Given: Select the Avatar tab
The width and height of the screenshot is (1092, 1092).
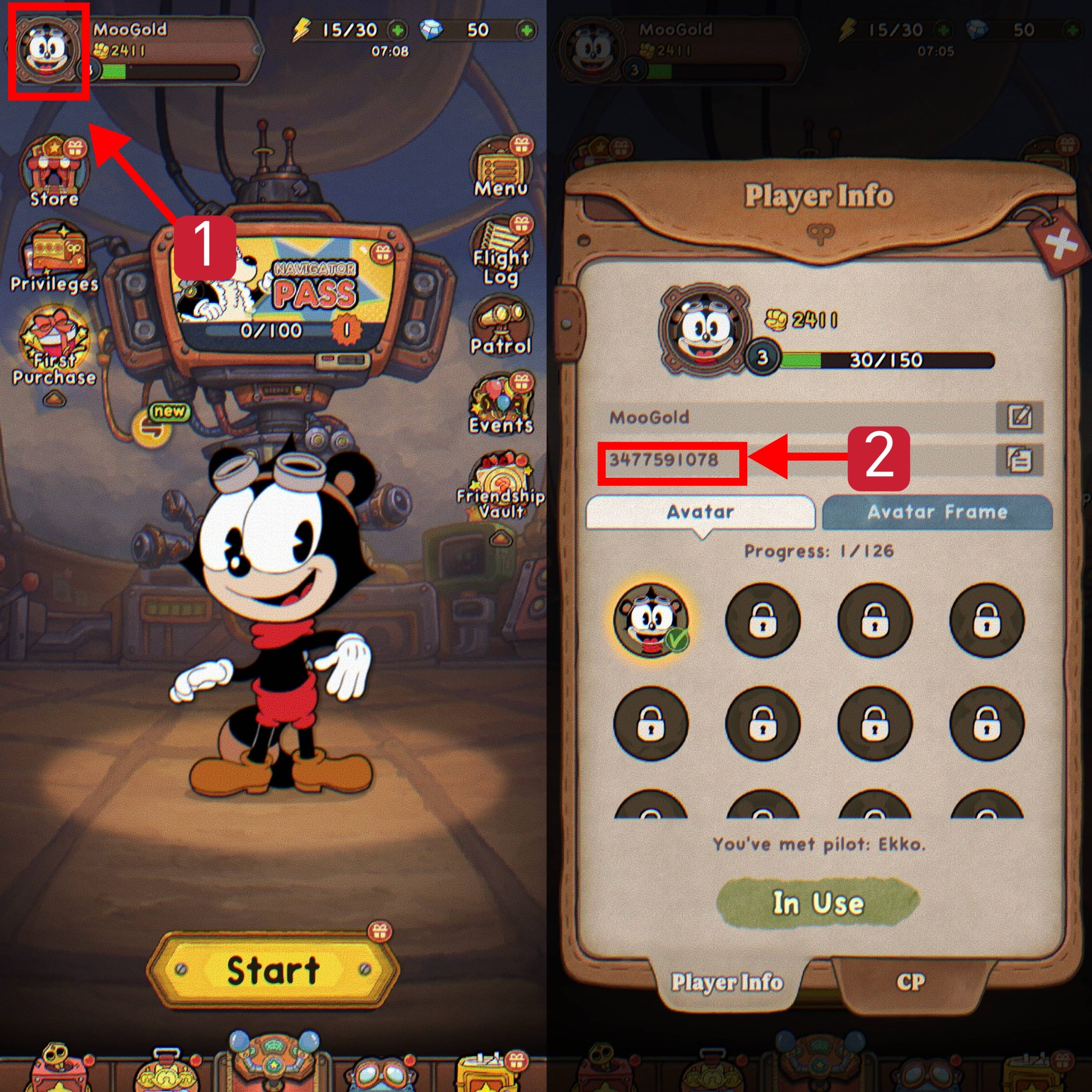Looking at the screenshot, I should (700, 512).
